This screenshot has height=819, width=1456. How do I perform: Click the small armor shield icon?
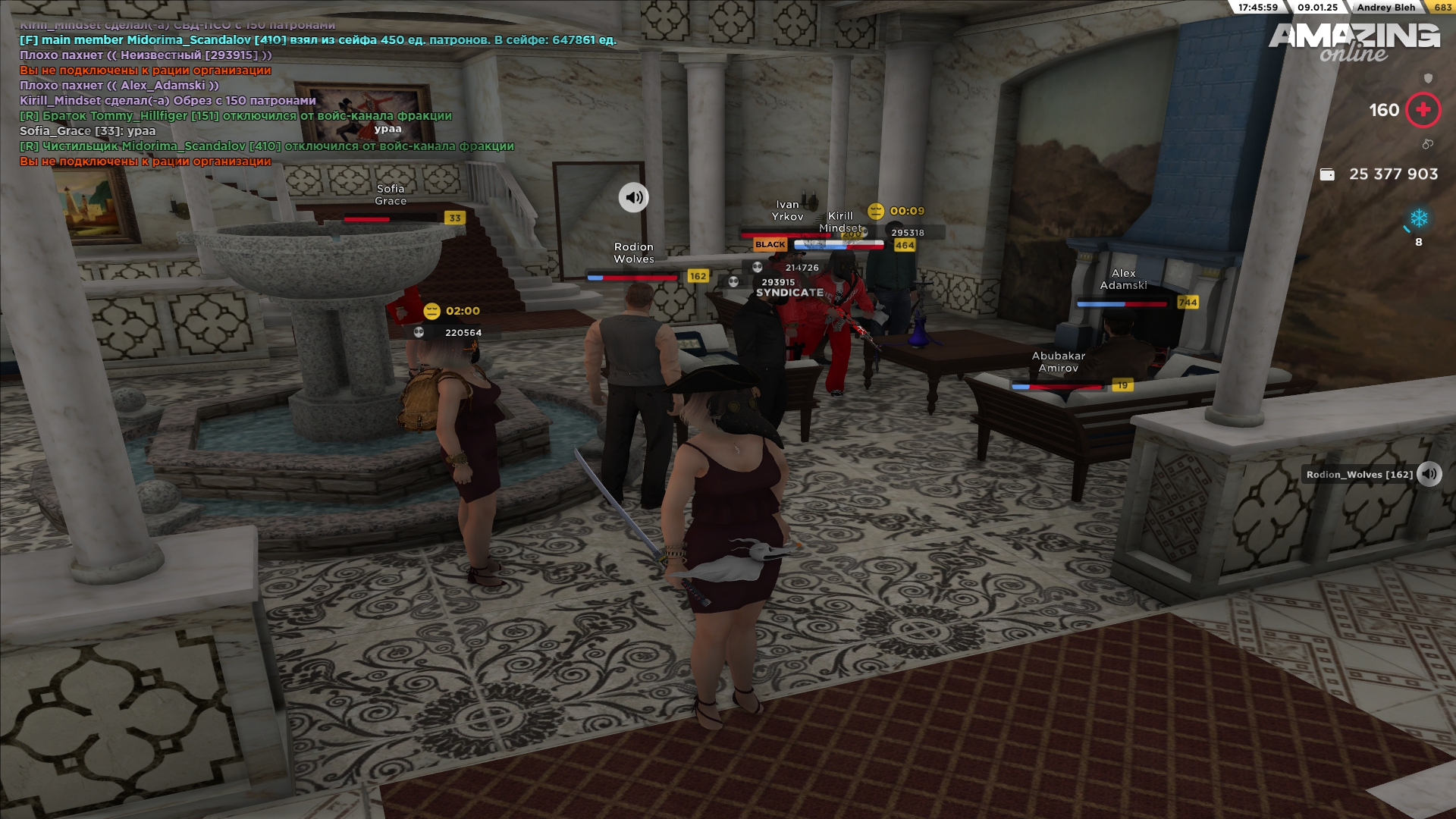tap(1428, 78)
